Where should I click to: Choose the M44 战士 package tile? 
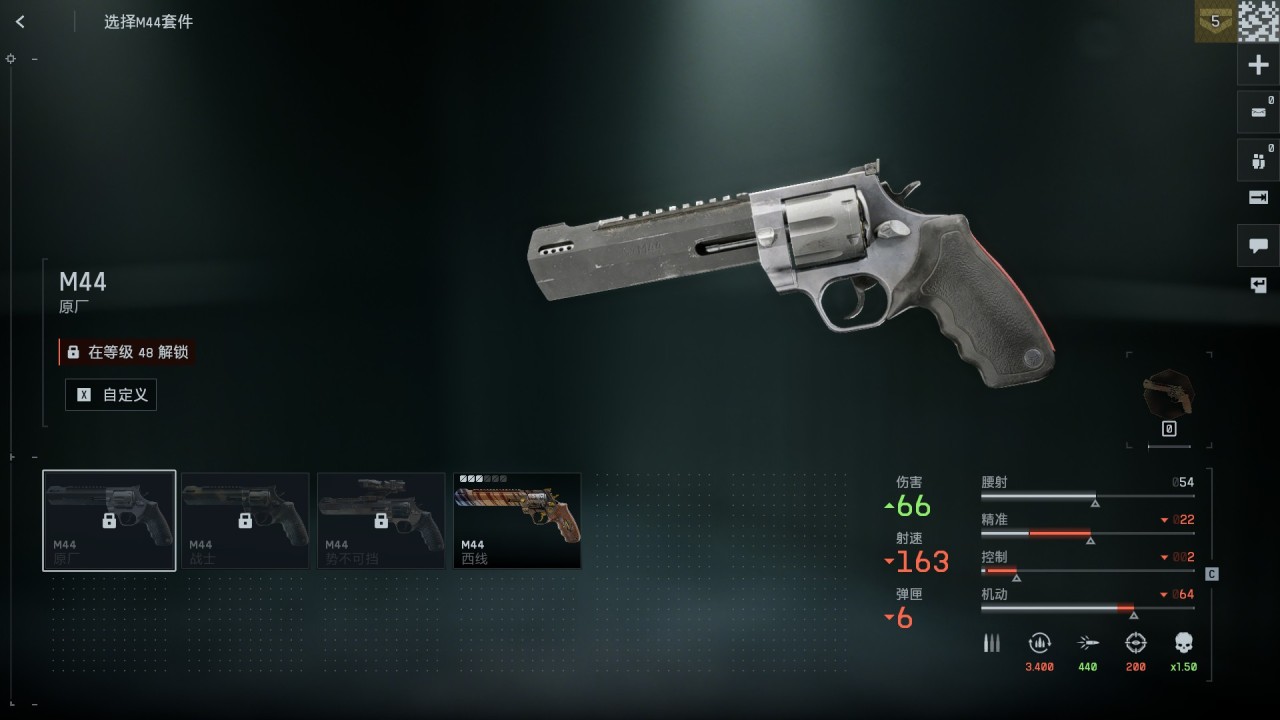(x=245, y=520)
